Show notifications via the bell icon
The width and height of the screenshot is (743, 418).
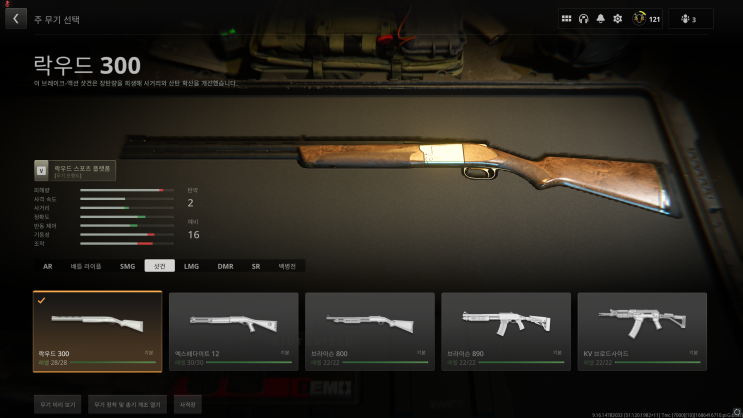click(x=600, y=18)
